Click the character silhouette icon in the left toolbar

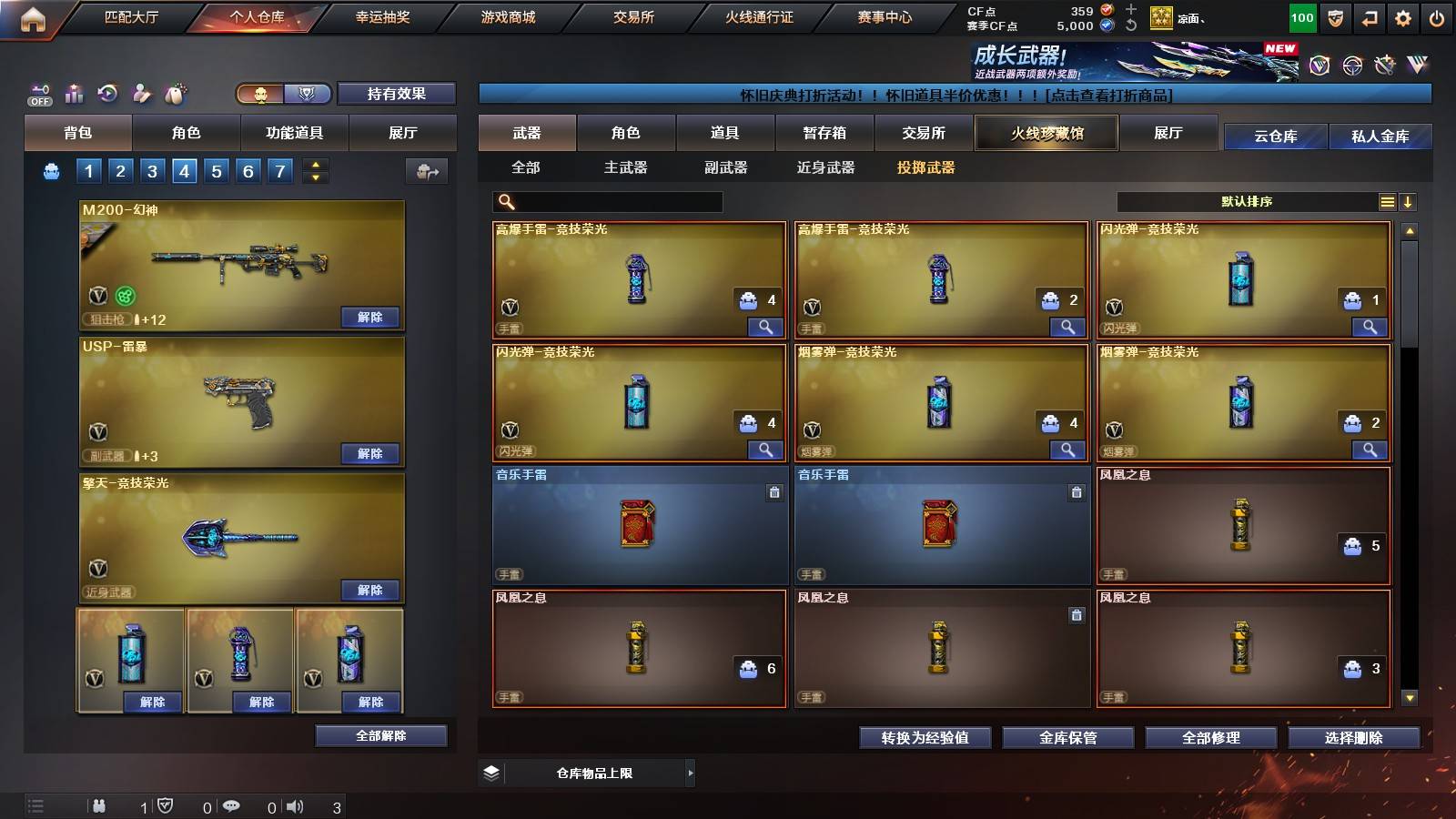(x=143, y=94)
